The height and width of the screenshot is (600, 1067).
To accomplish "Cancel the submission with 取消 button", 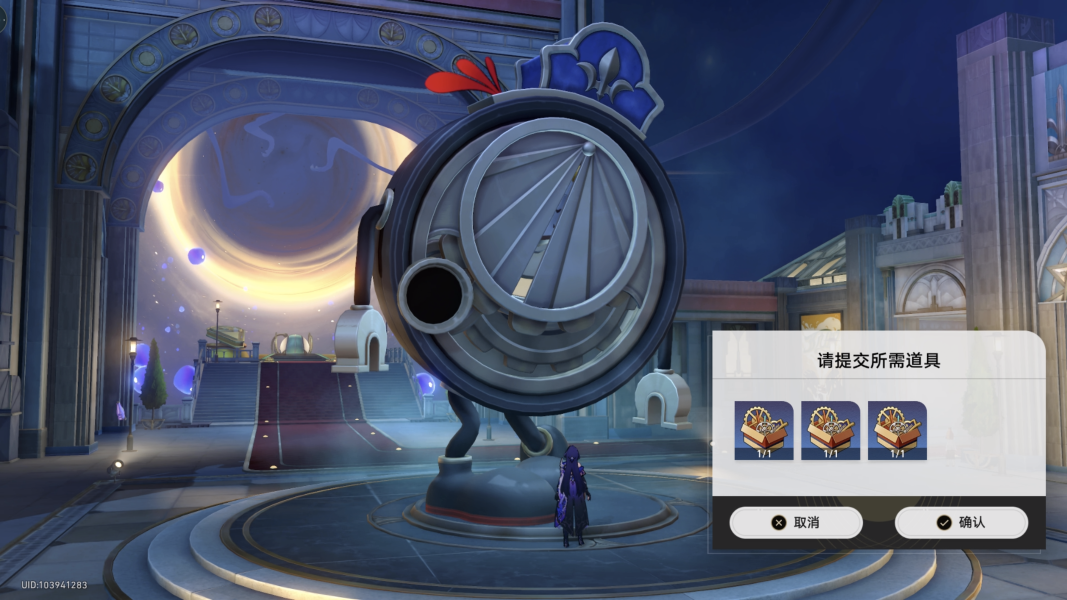I will 795,522.
